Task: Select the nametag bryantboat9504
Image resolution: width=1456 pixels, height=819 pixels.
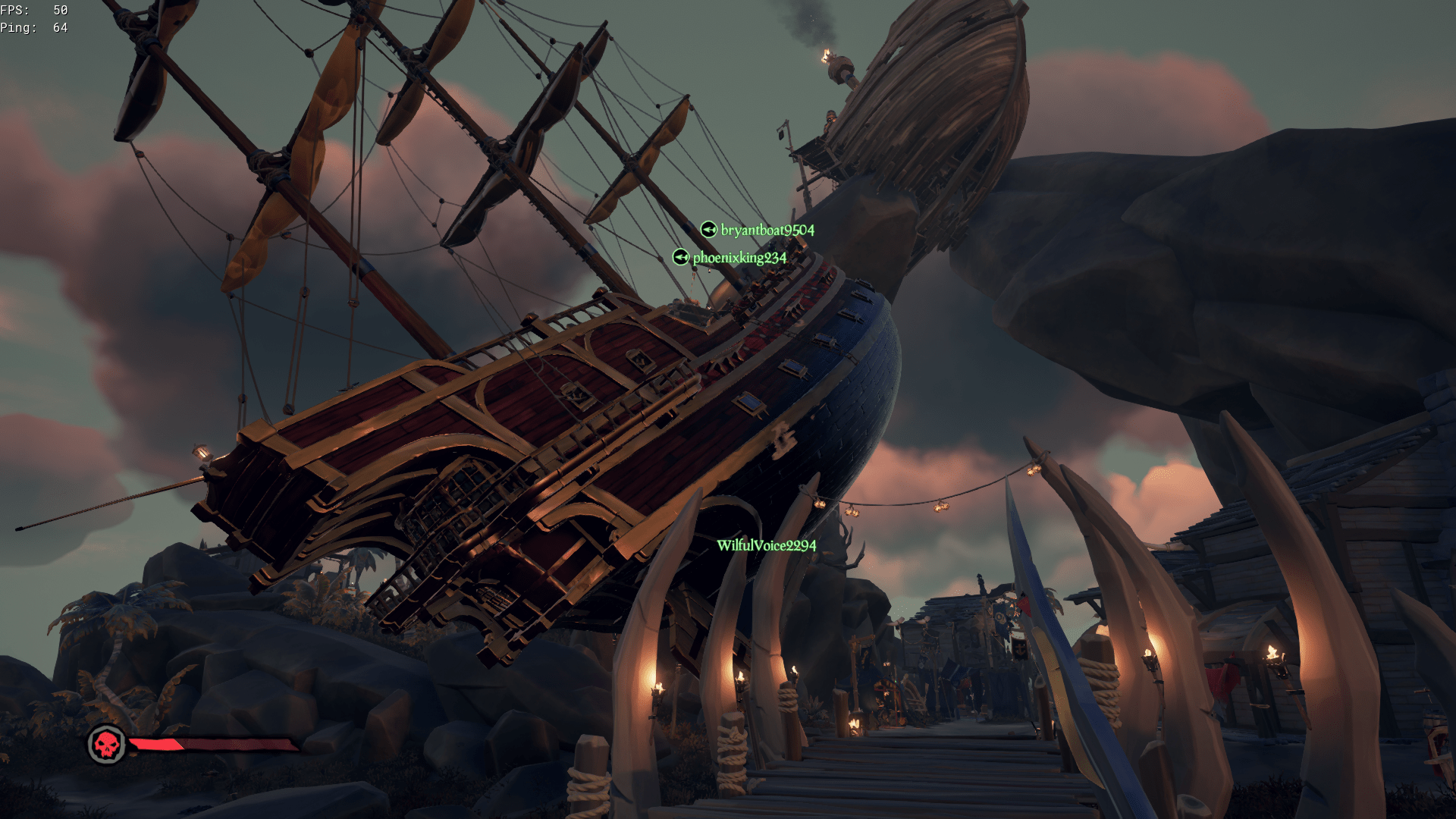Action: coord(768,230)
